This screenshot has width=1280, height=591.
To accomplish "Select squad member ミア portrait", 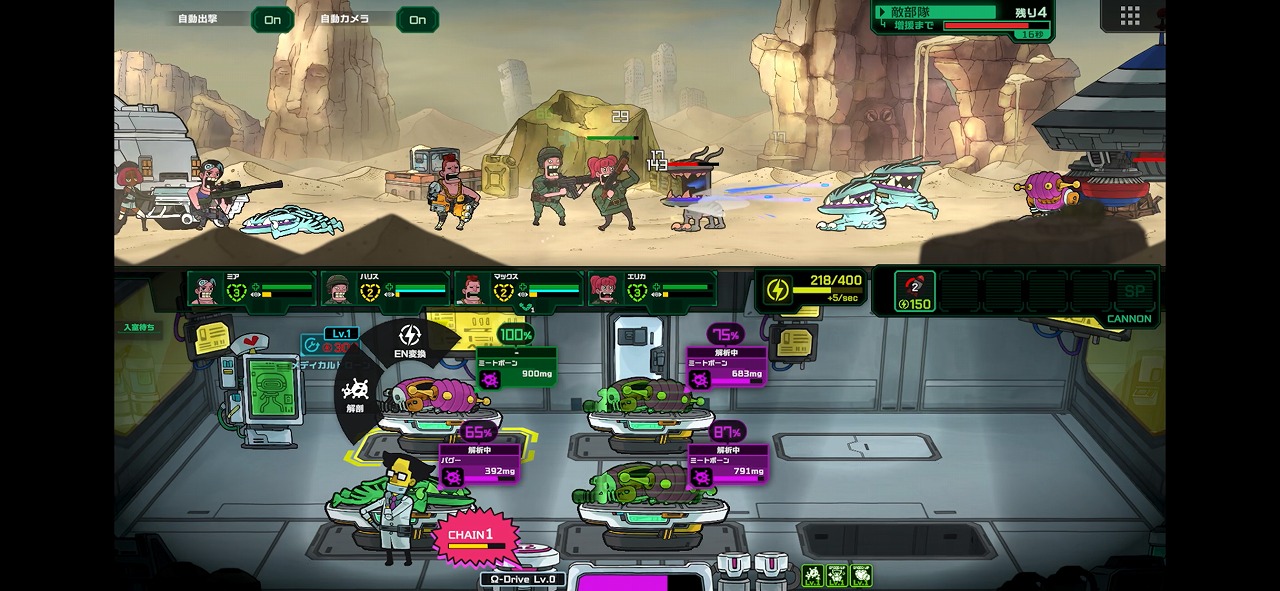I will pos(206,290).
